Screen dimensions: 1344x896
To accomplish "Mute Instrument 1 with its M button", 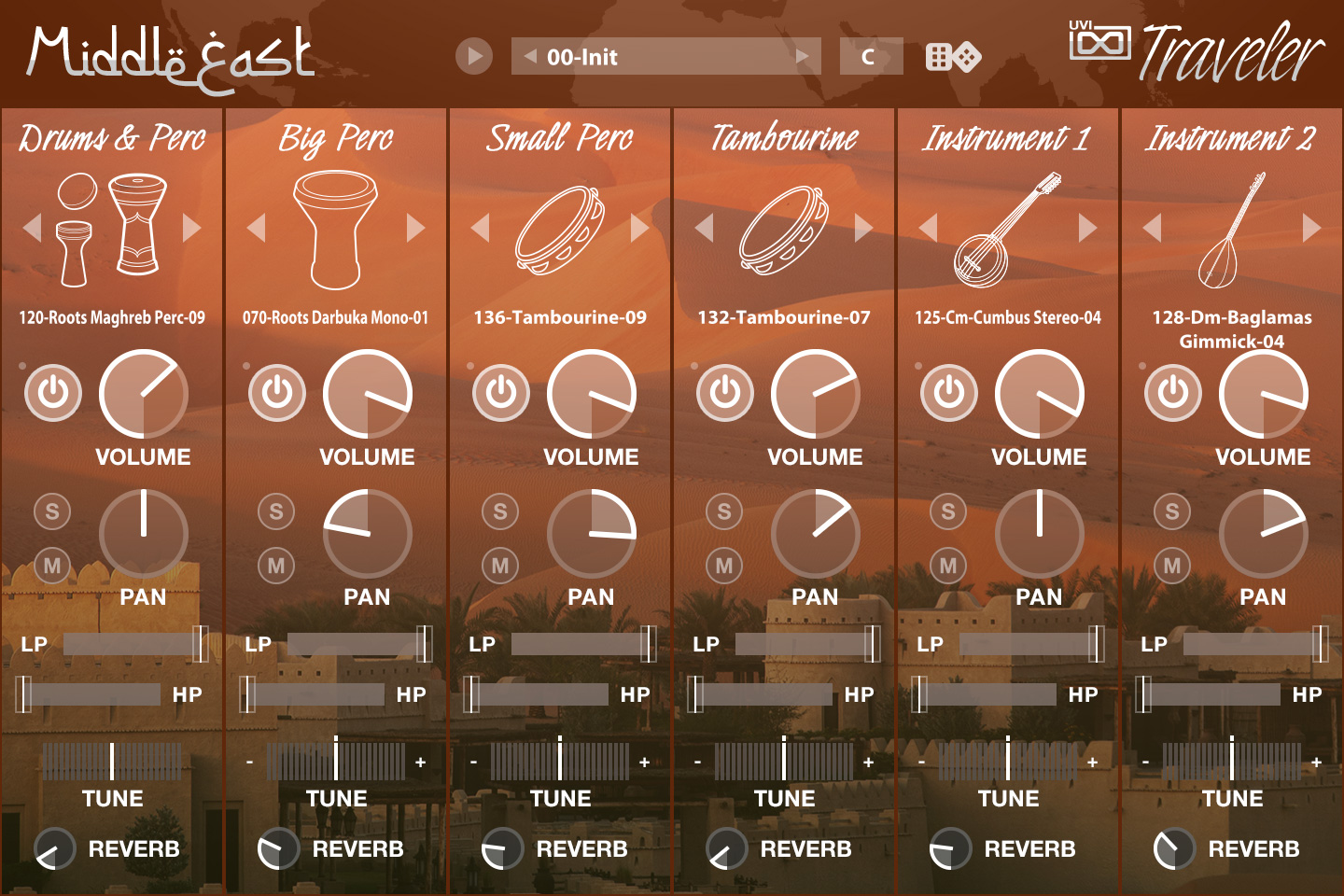I will pyautogui.click(x=947, y=565).
